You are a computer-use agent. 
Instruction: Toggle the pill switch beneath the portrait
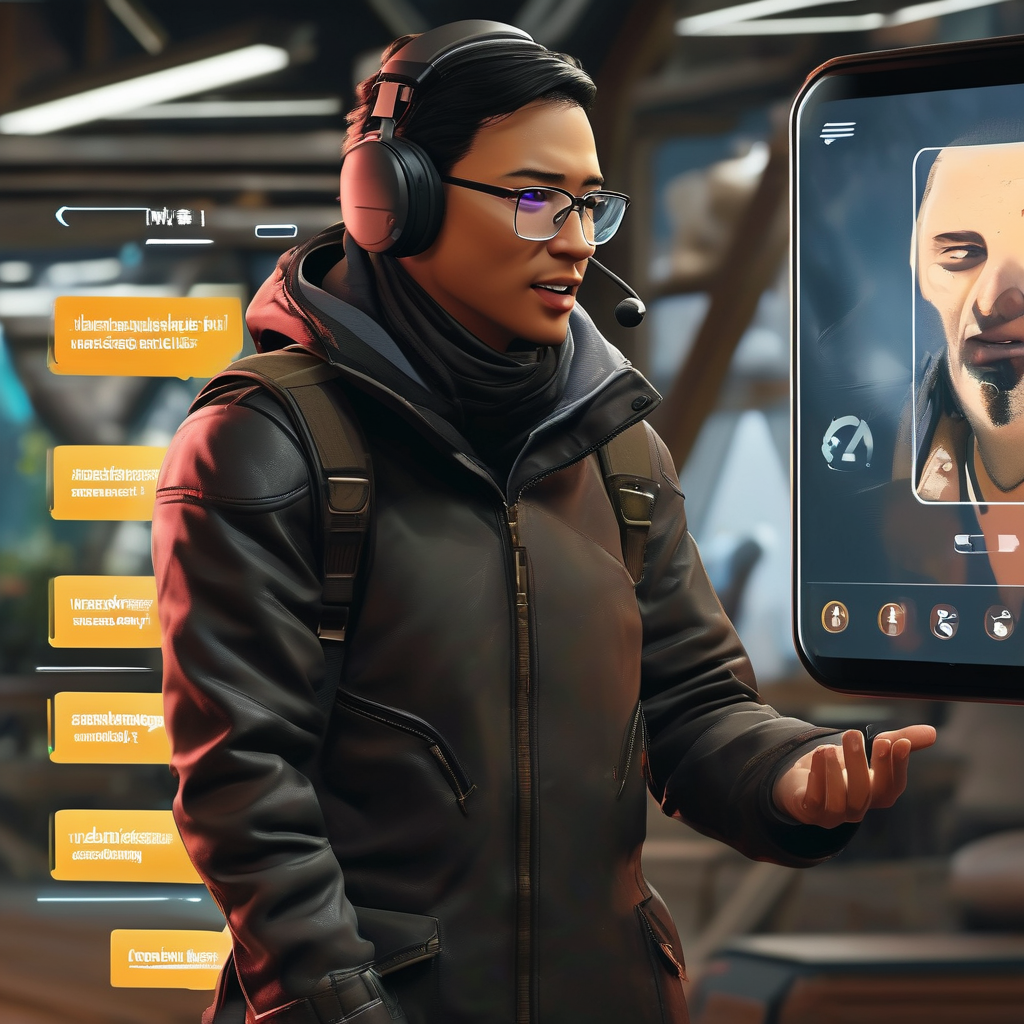point(985,543)
